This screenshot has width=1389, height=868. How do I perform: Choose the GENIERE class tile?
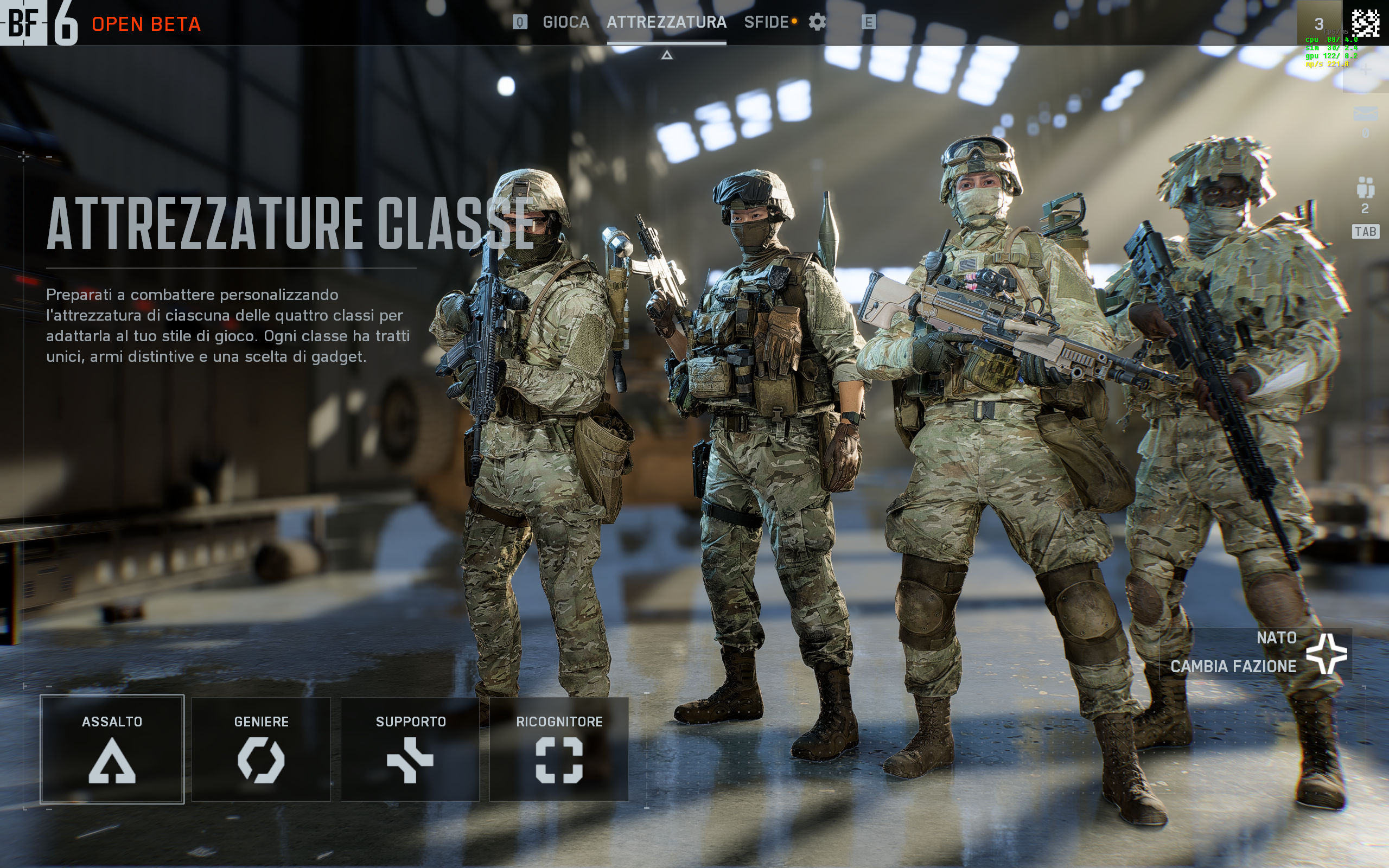(261, 749)
